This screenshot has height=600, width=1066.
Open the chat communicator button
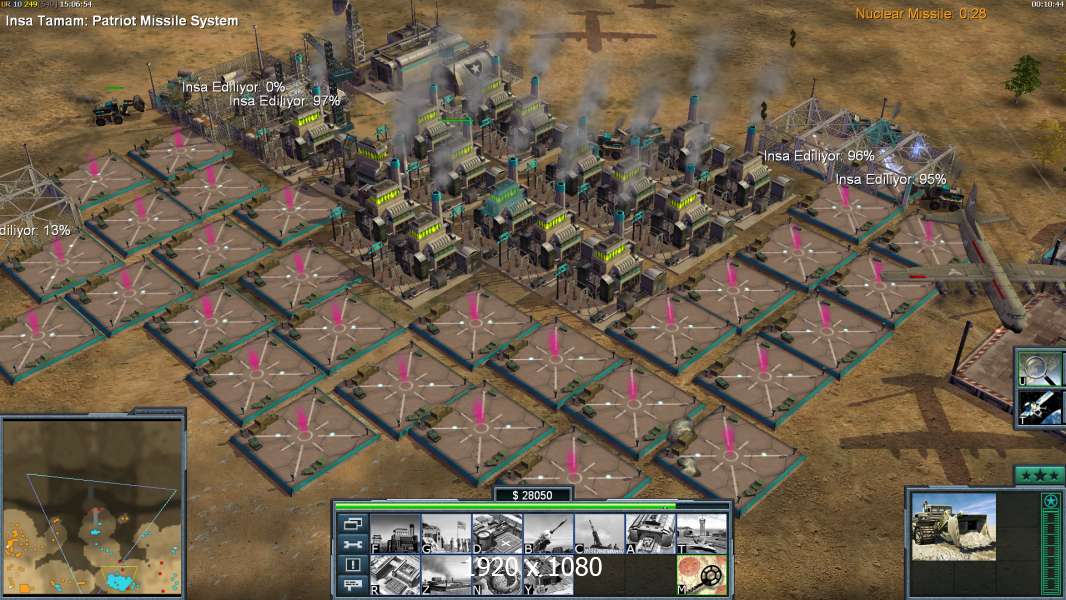pyautogui.click(x=352, y=586)
